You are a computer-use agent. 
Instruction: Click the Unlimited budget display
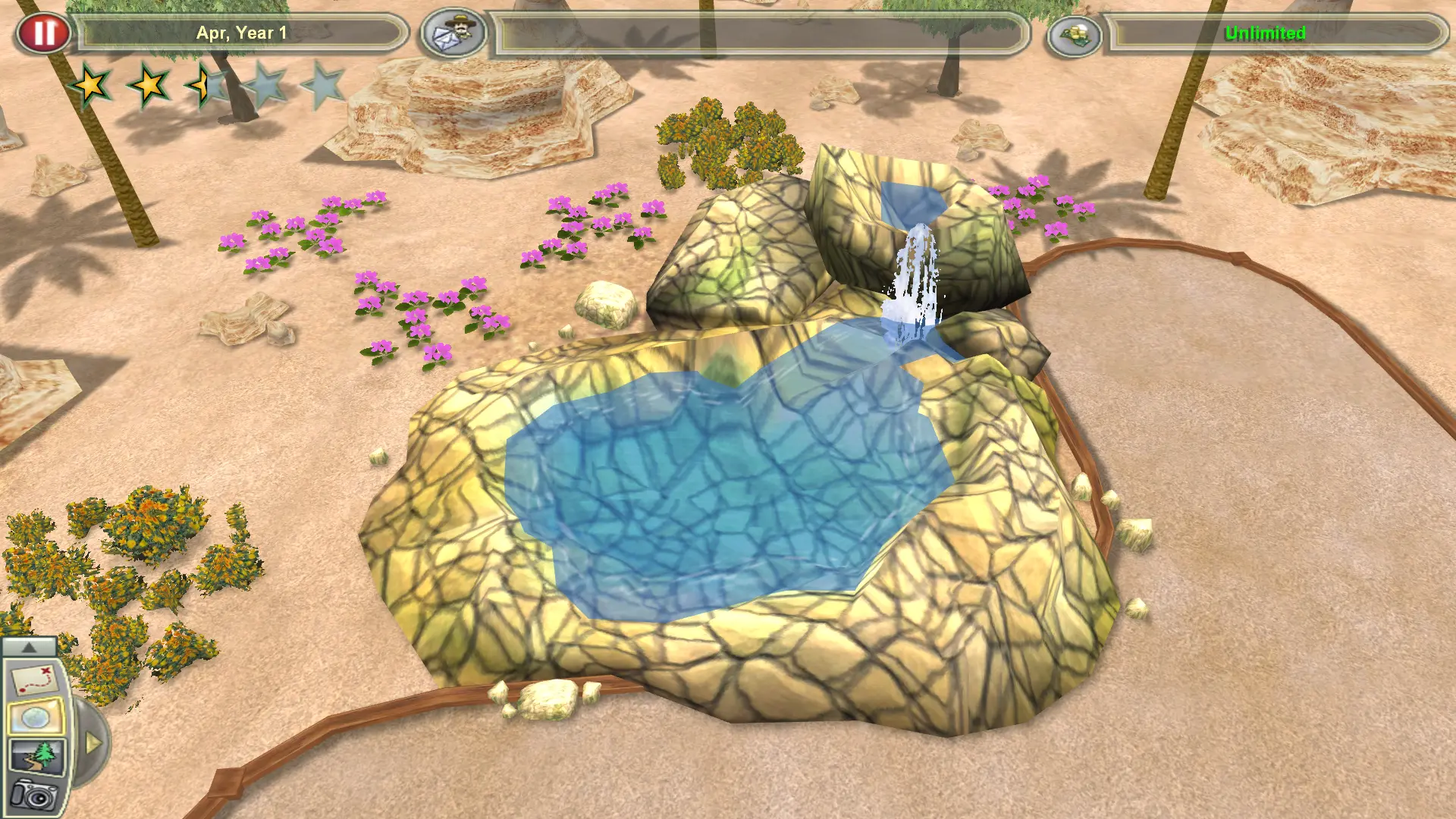[1265, 33]
